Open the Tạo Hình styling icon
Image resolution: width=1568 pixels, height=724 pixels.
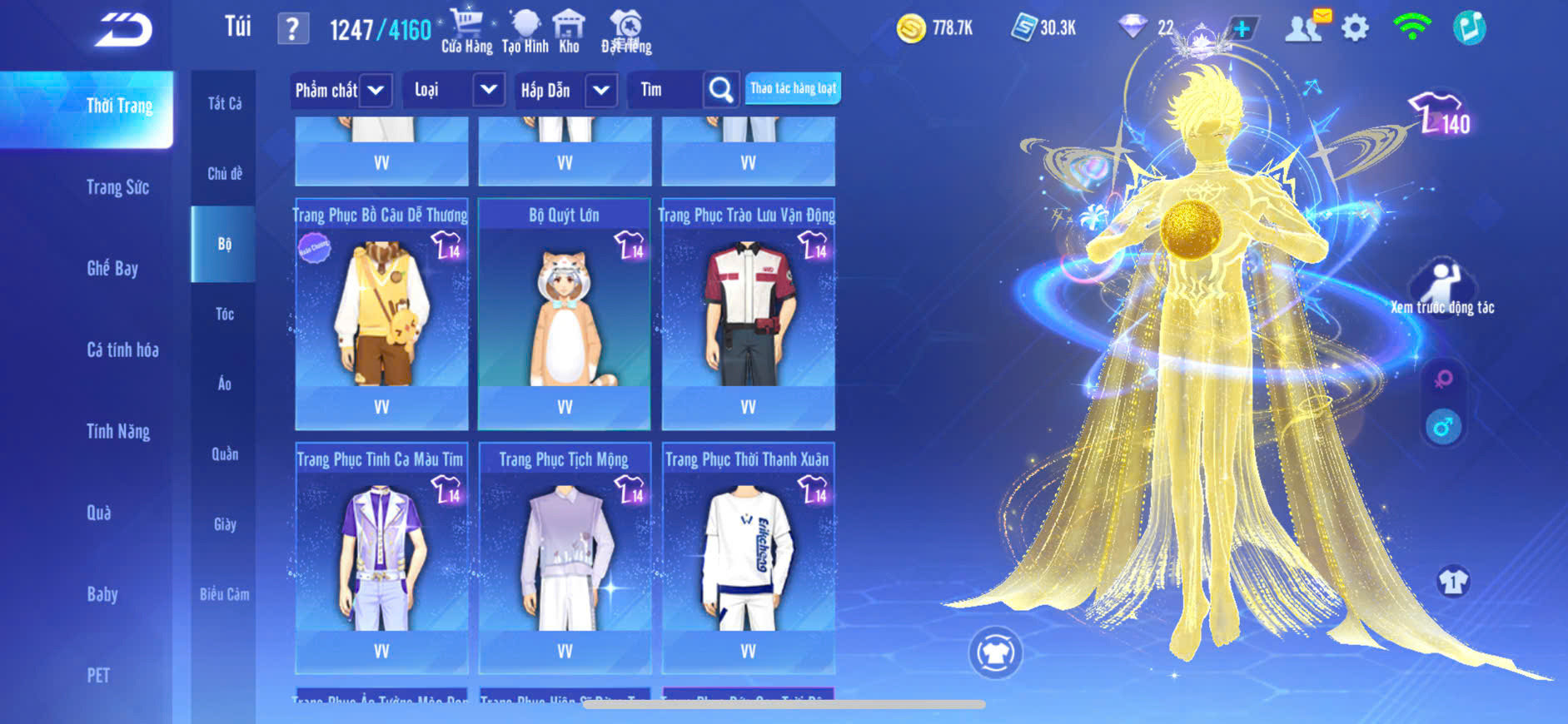(x=525, y=32)
